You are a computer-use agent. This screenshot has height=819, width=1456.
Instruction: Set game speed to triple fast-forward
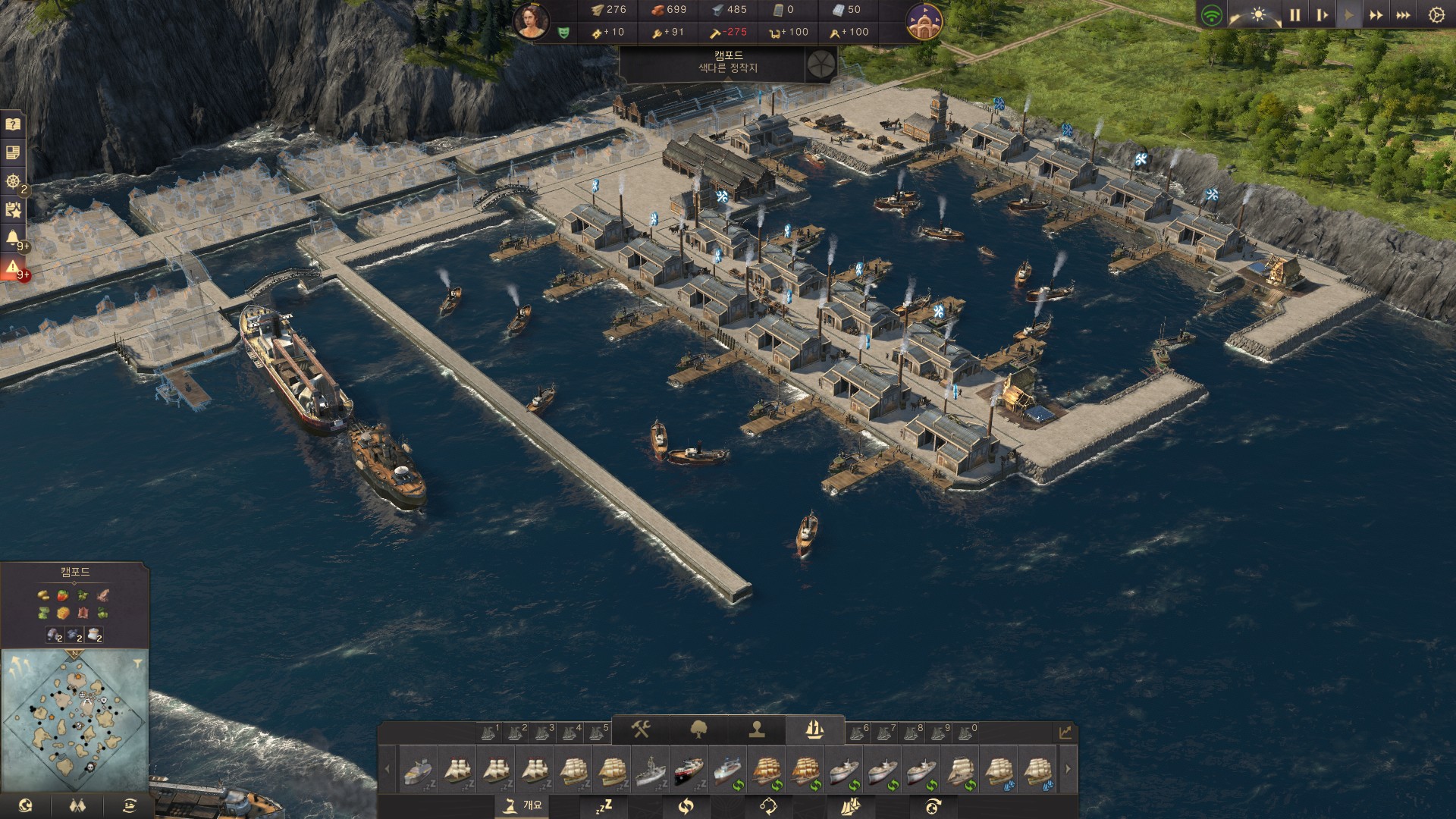click(x=1403, y=15)
